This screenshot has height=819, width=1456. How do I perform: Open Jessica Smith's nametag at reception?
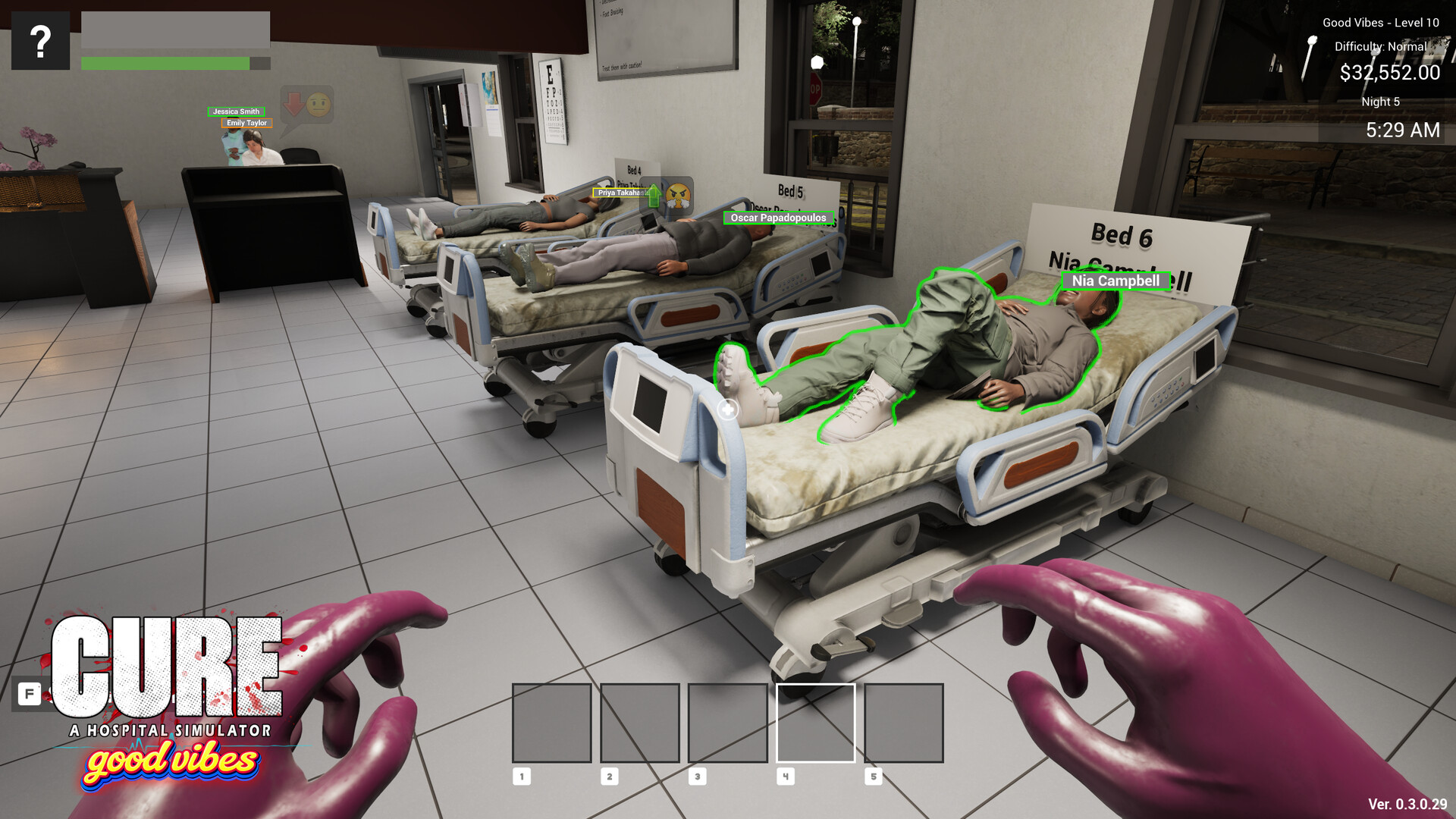click(x=236, y=111)
